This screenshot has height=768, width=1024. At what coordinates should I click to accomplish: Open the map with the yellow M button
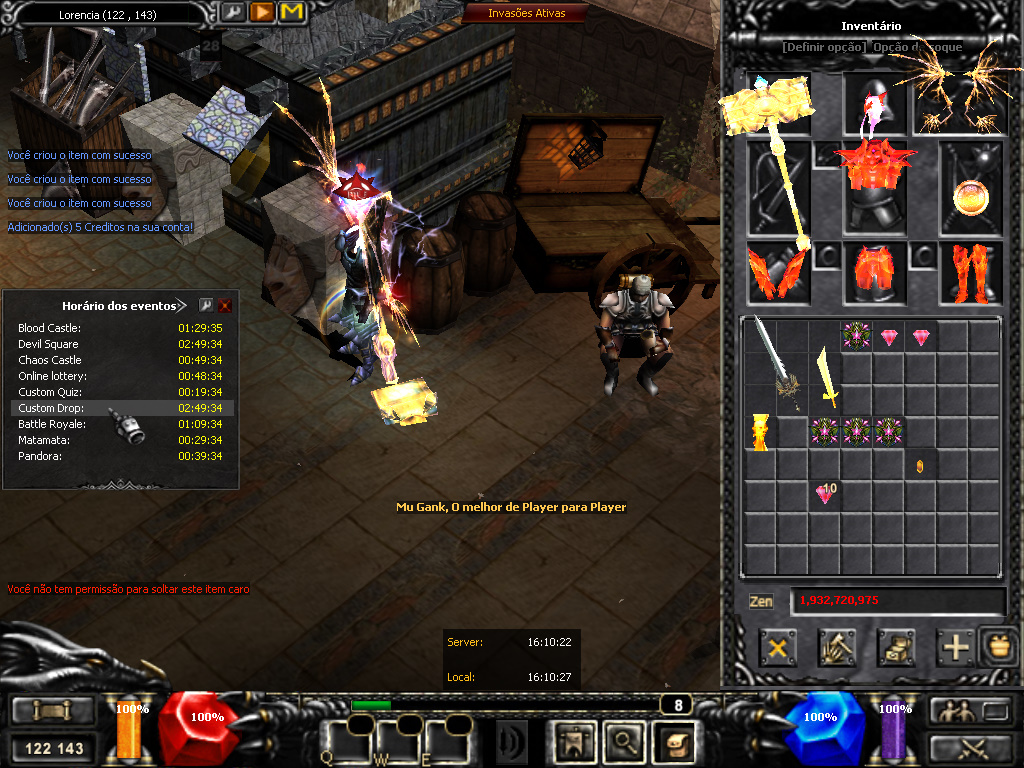click(292, 12)
